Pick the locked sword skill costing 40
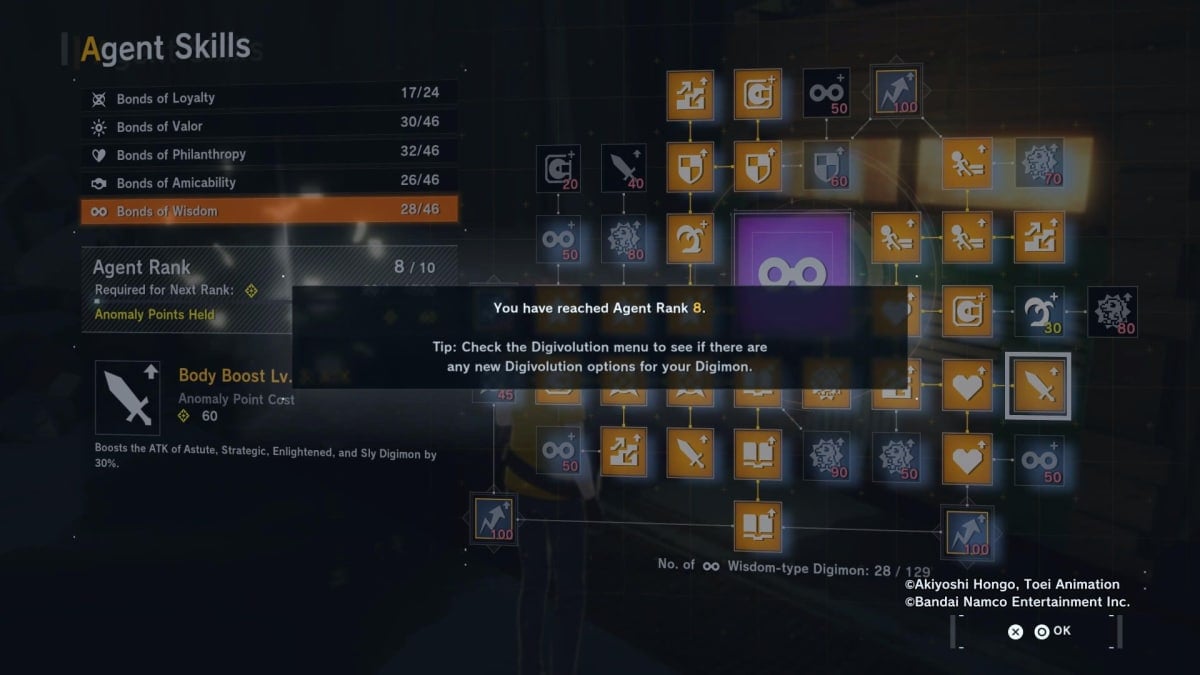The image size is (1200, 675). [623, 168]
